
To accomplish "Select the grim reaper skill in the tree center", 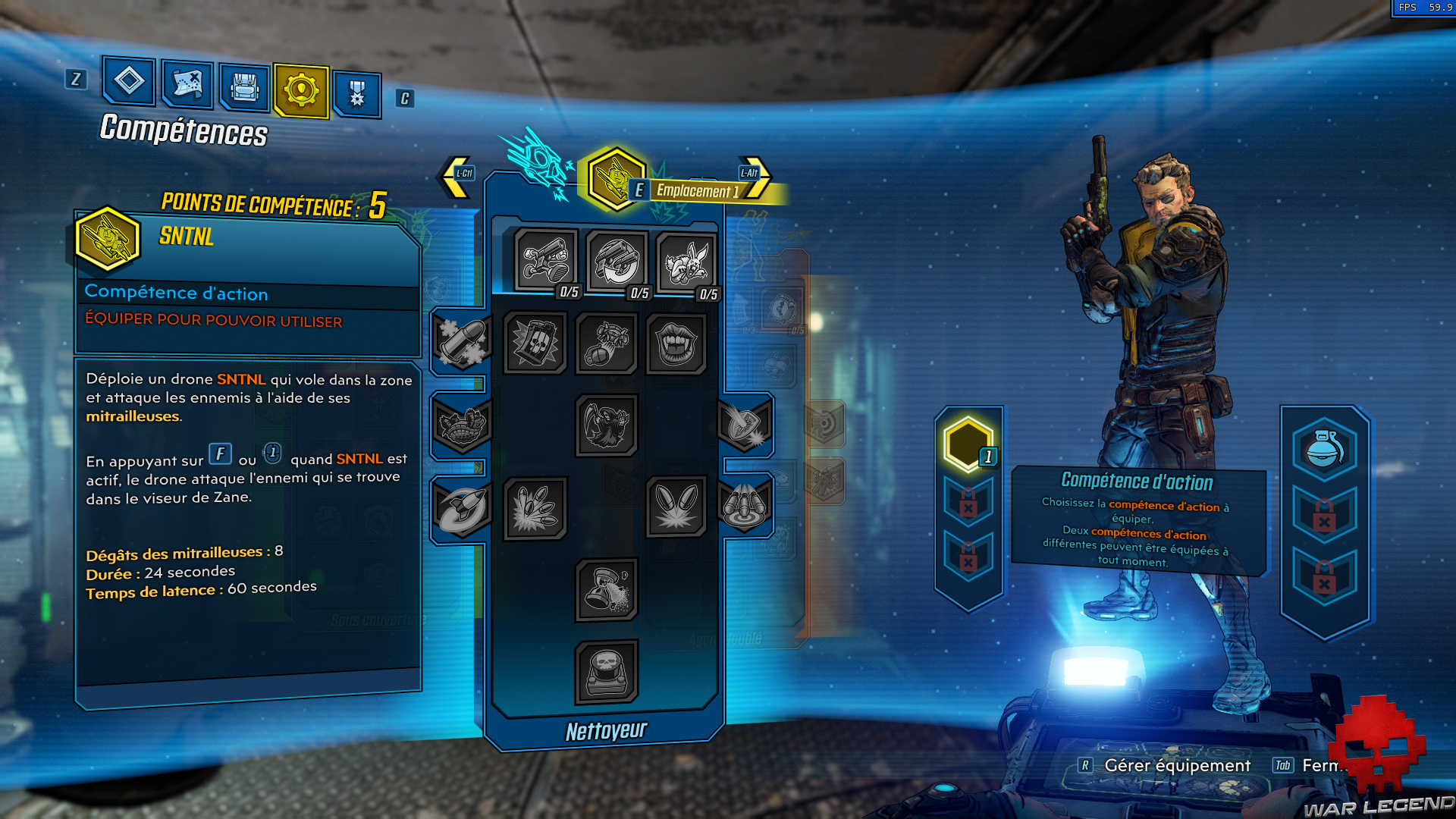I will [607, 425].
